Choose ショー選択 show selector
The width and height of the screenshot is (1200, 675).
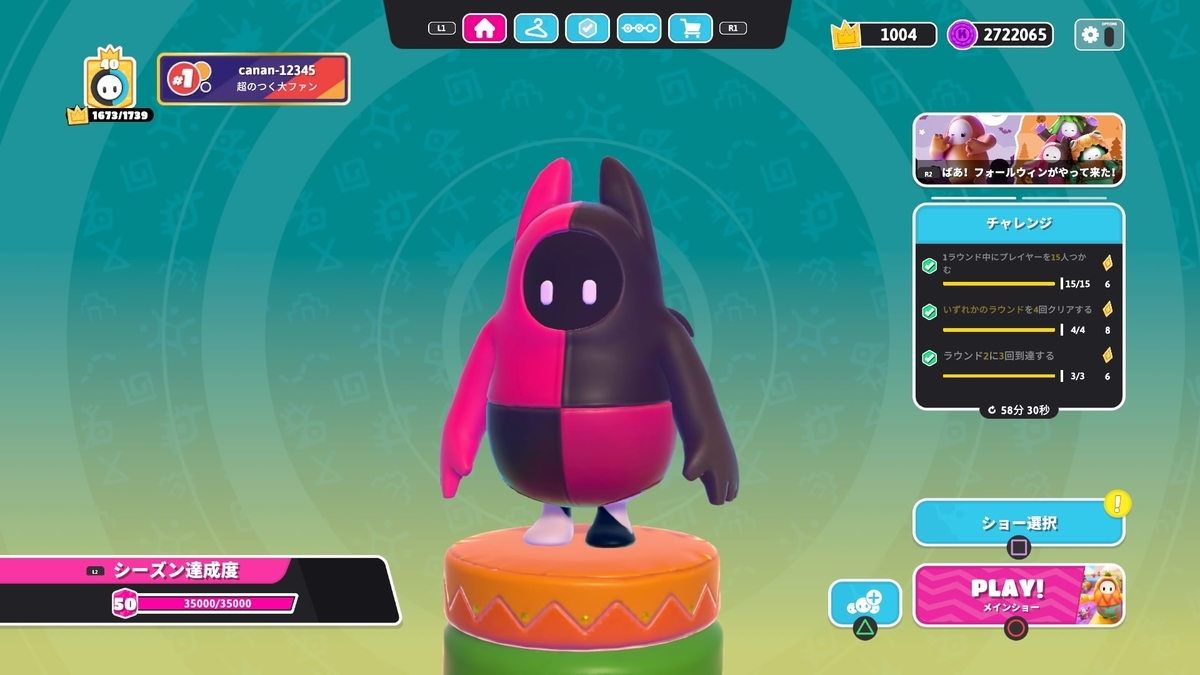coord(1018,523)
